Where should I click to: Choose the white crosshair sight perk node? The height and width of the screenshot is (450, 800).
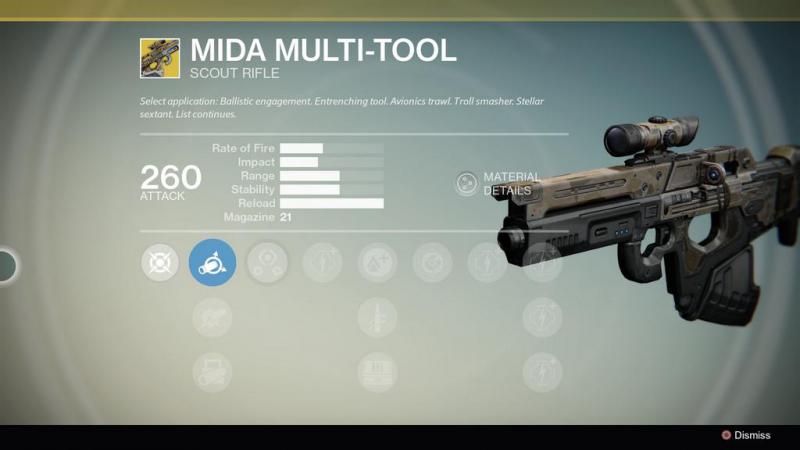[x=158, y=262]
